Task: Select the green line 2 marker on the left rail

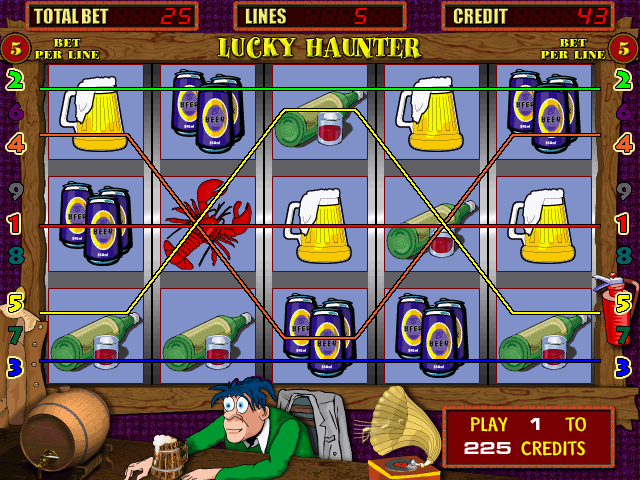Action: coord(15,81)
